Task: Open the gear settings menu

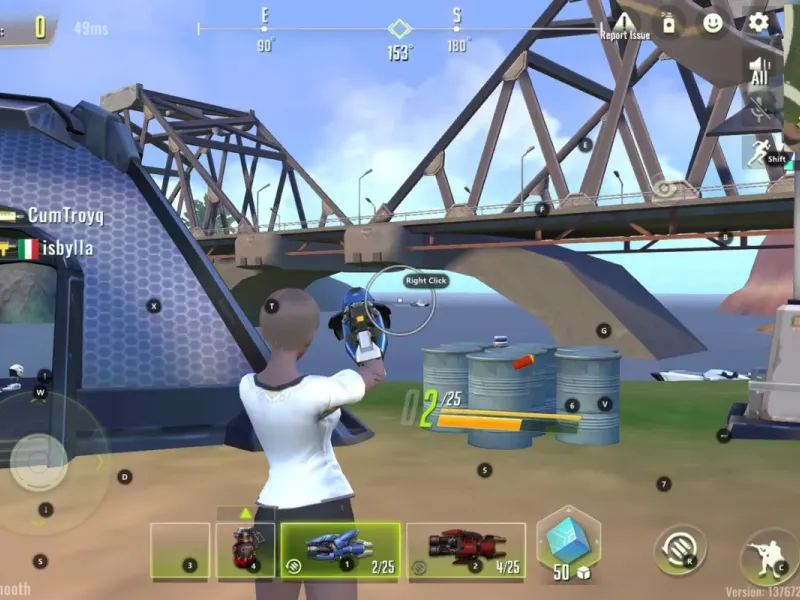Action: pos(758,22)
